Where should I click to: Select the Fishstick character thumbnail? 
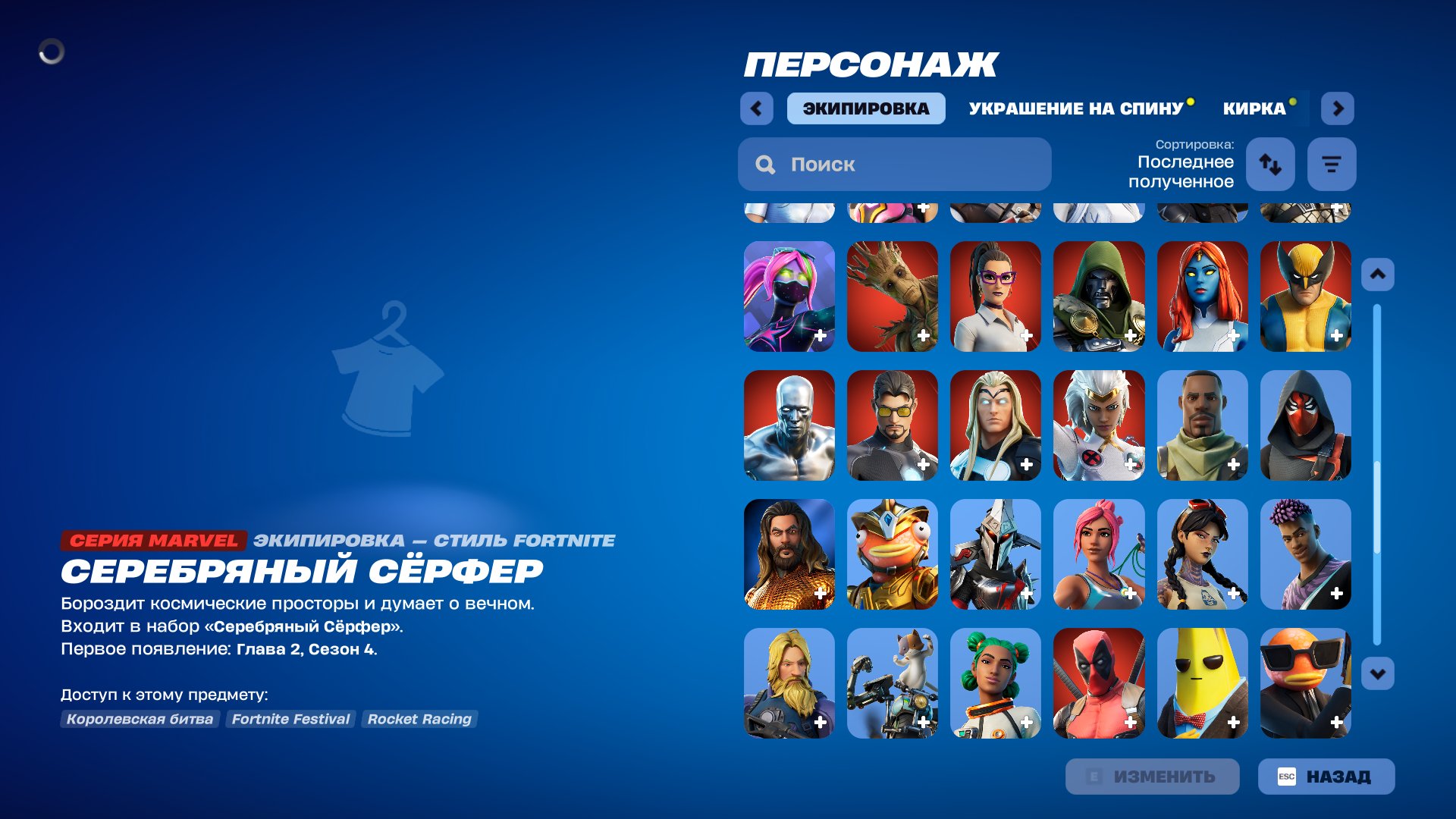tap(892, 555)
